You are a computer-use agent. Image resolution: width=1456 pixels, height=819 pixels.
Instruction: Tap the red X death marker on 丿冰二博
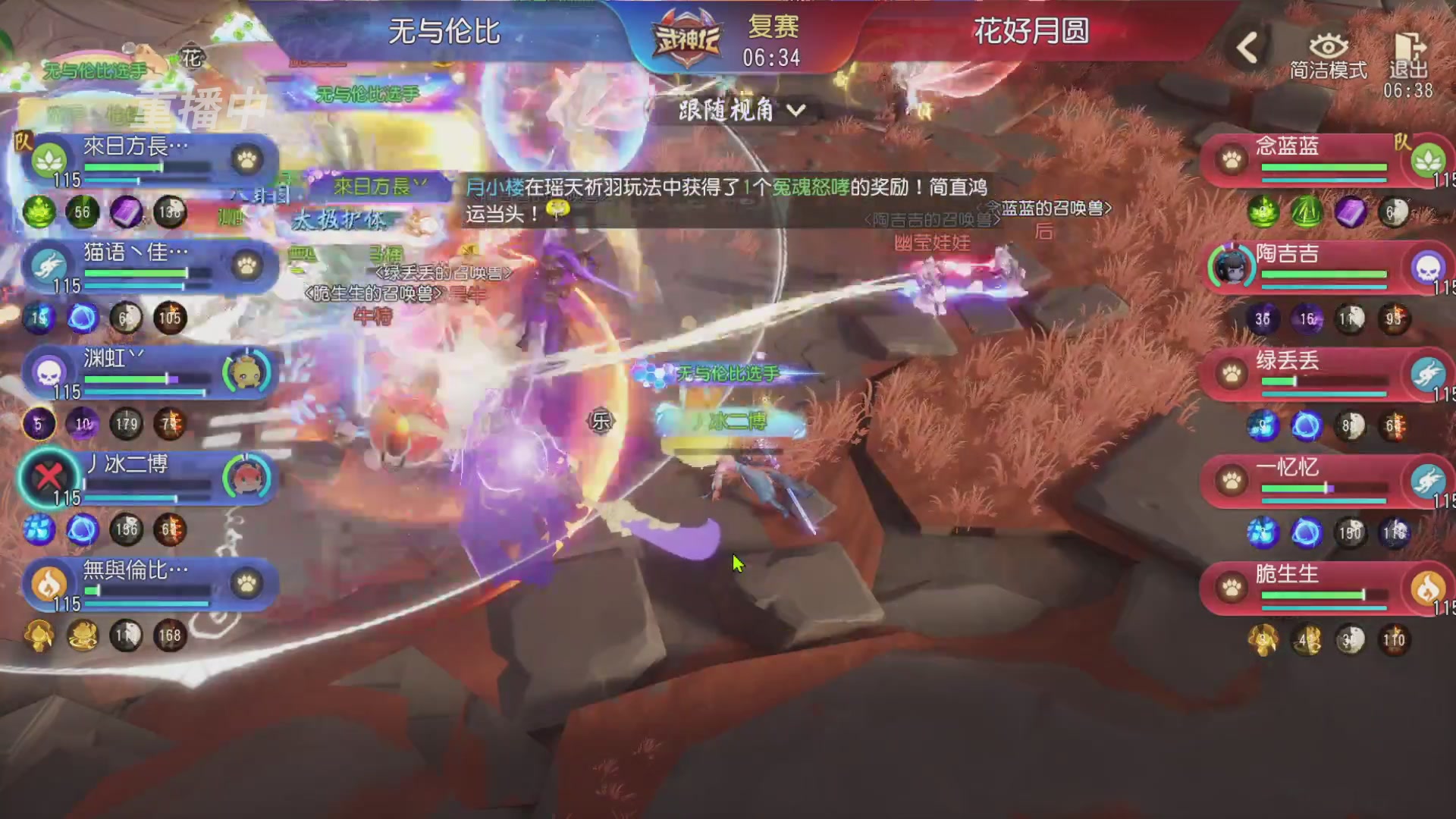(48, 475)
